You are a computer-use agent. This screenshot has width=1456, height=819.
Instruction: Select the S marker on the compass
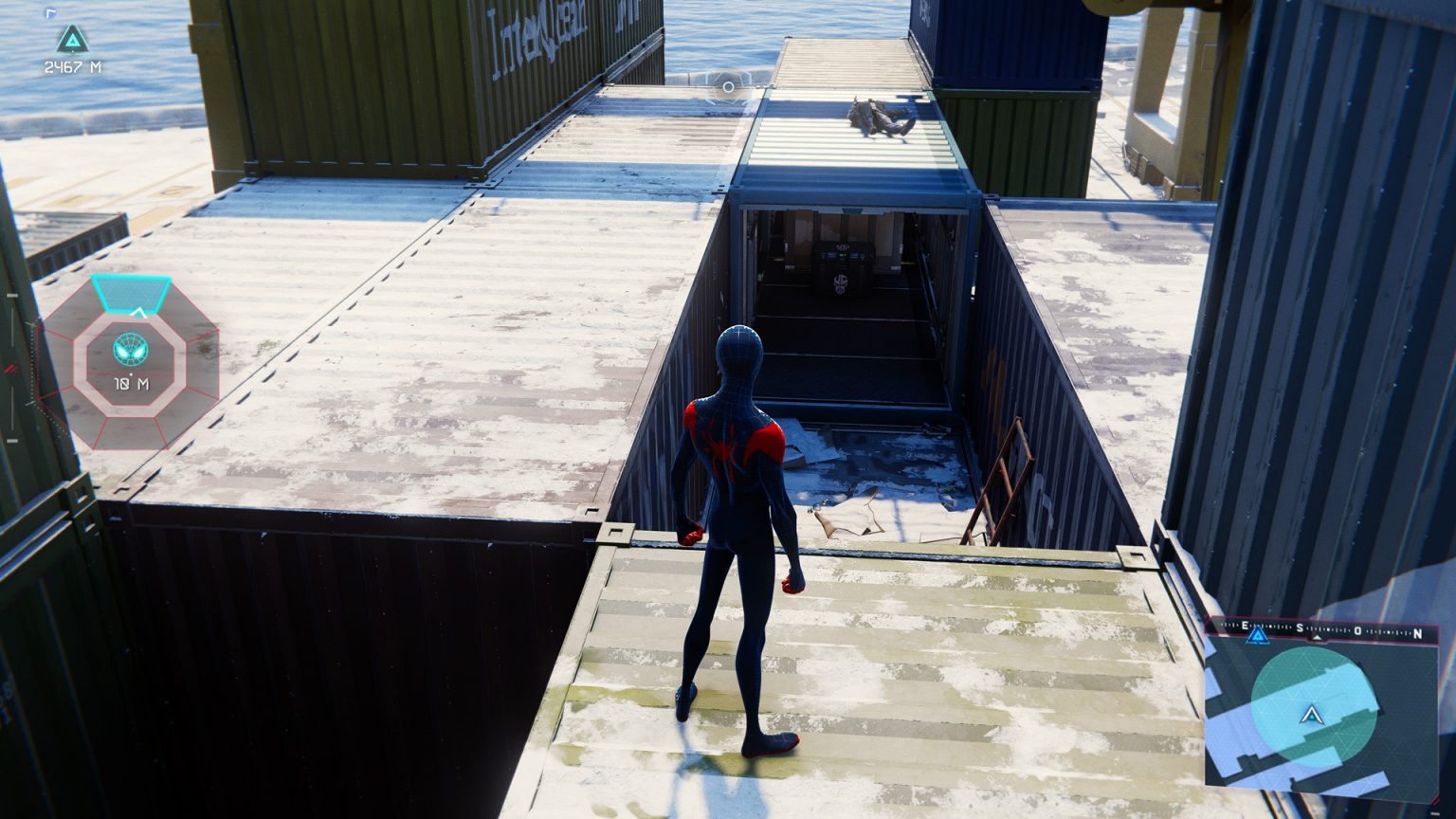pos(1300,628)
